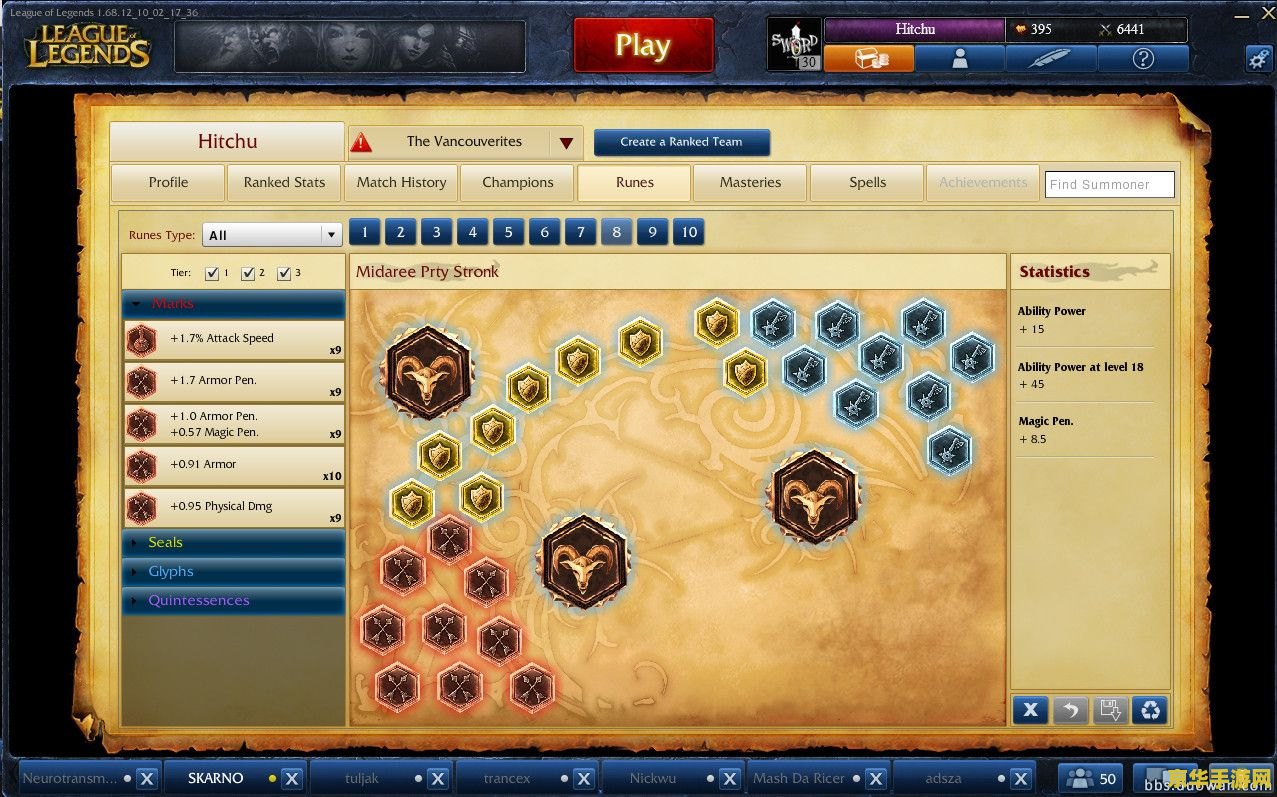Switch to rune page 10
The width and height of the screenshot is (1277, 797).
(689, 233)
